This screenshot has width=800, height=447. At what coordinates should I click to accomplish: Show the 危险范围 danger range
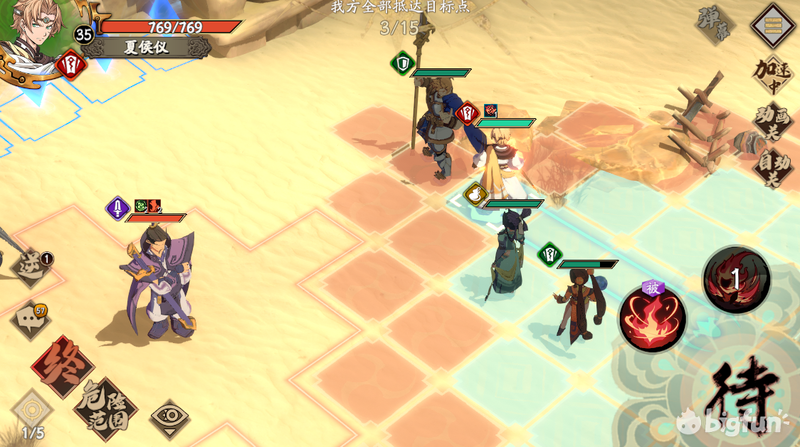tap(104, 407)
